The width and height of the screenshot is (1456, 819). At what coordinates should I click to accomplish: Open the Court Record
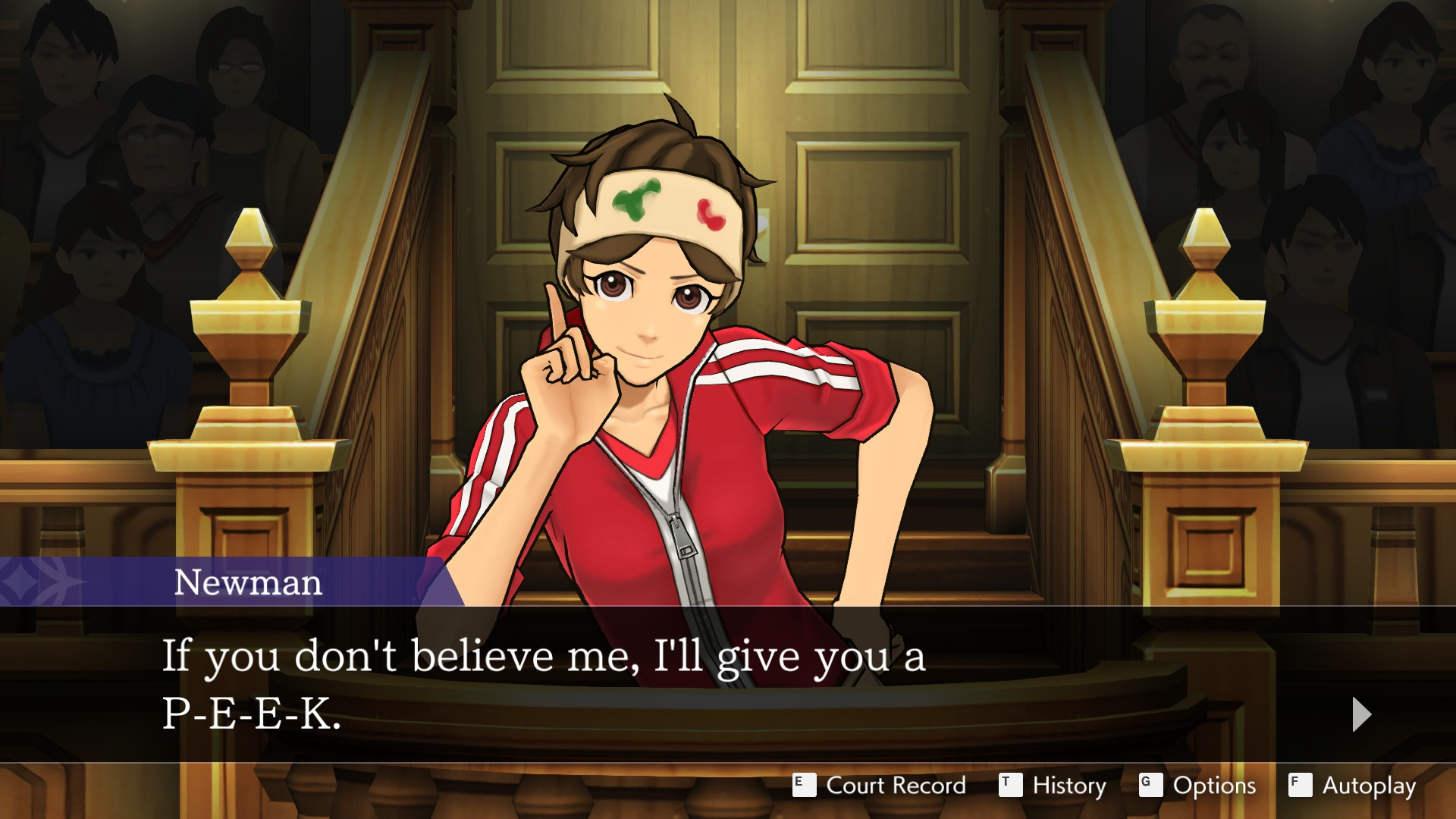(x=880, y=786)
